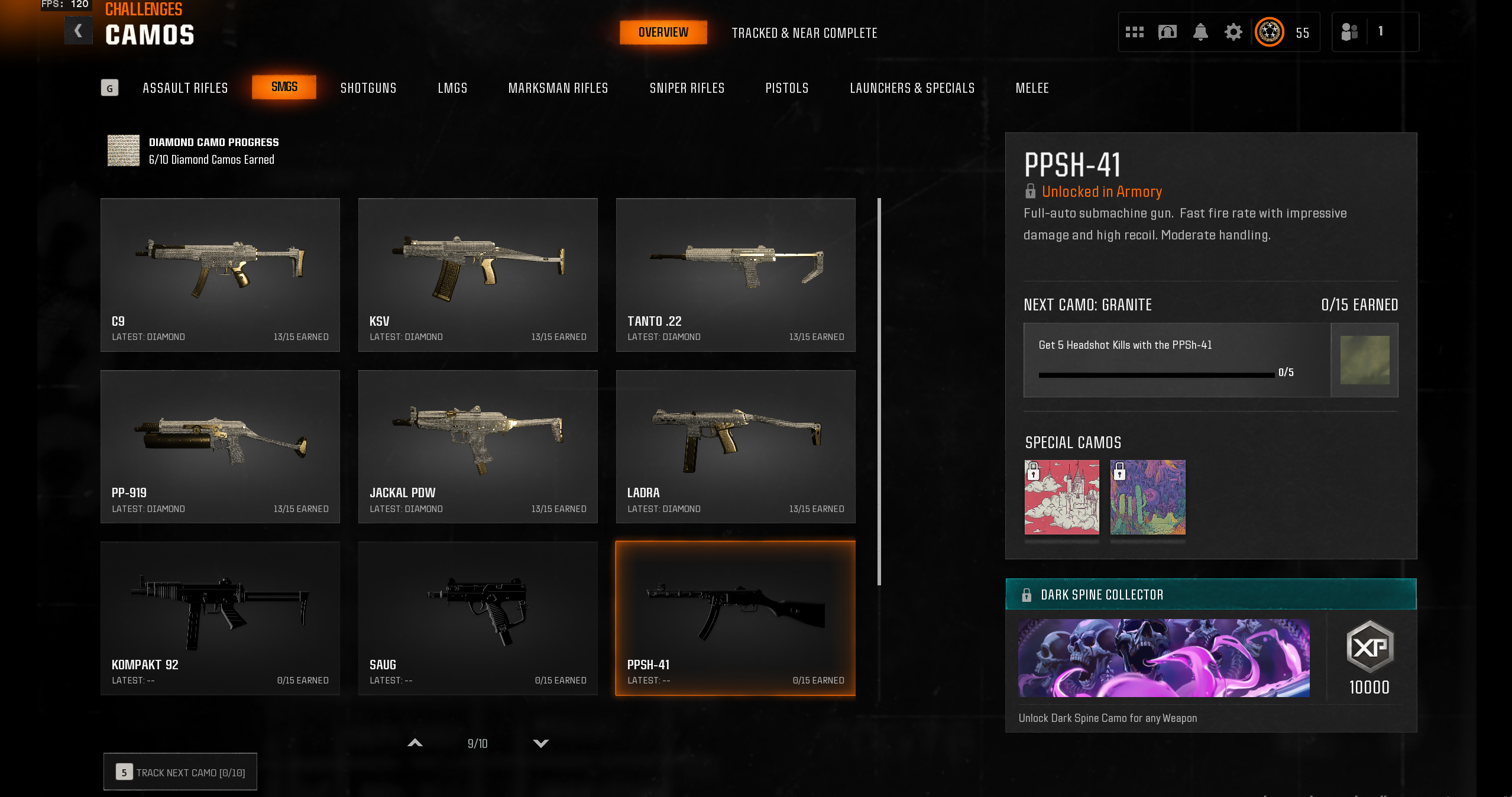1512x797 pixels.
Task: Open the Saug weapon camos
Action: tap(478, 618)
